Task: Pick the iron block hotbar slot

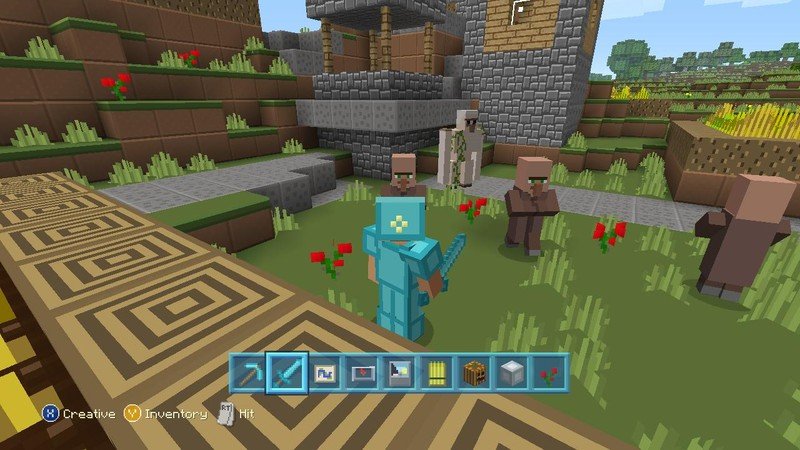Action: tap(510, 374)
